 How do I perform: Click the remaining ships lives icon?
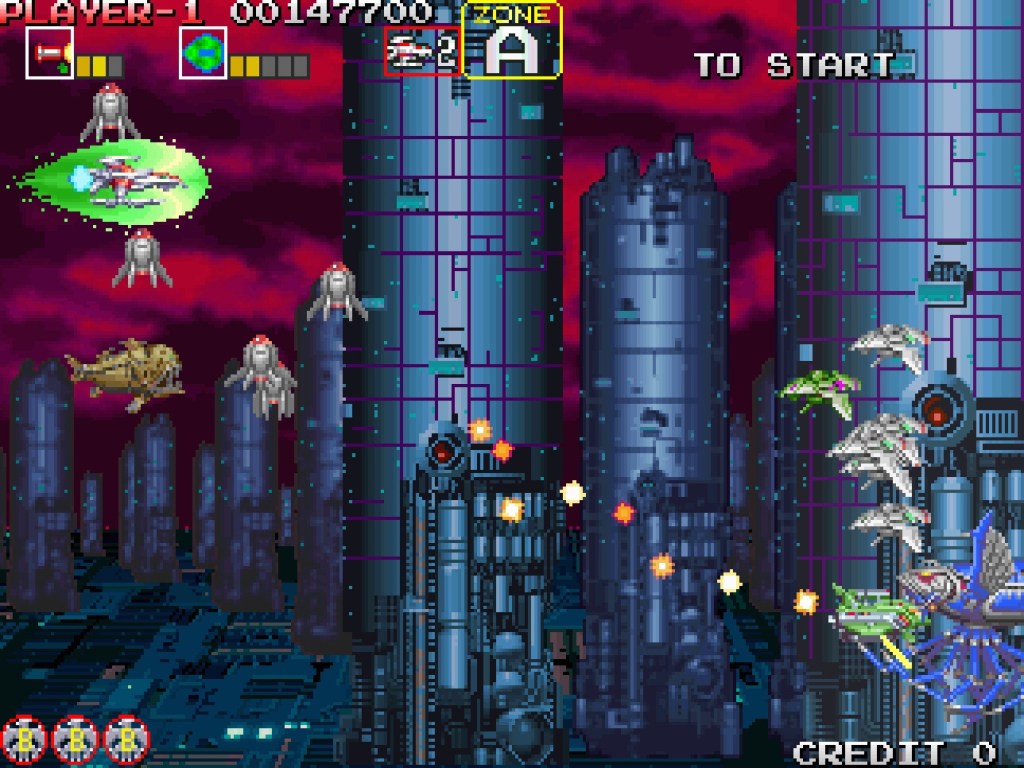pyautogui.click(x=422, y=51)
